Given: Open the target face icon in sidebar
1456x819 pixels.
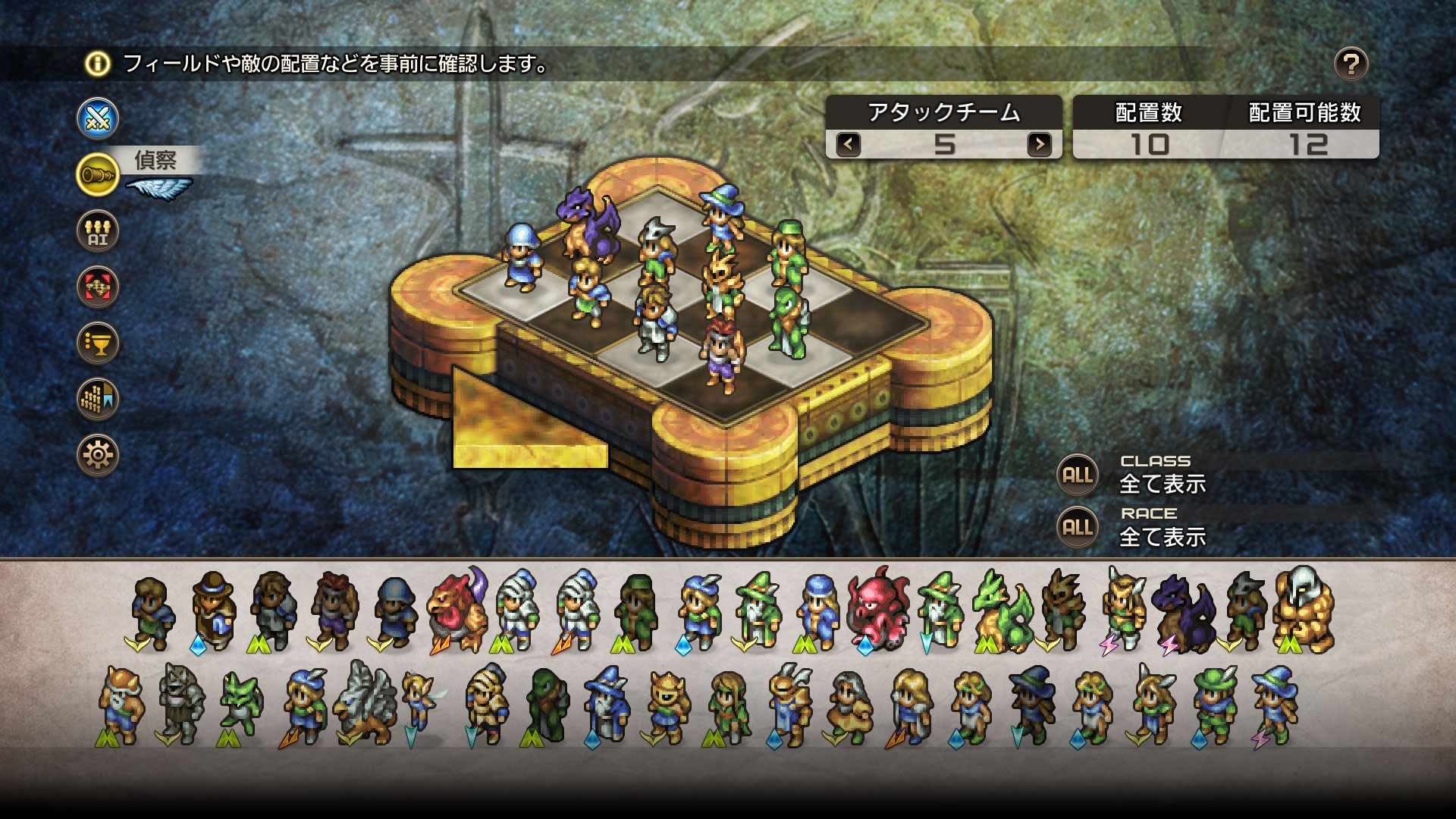Looking at the screenshot, I should point(98,287).
